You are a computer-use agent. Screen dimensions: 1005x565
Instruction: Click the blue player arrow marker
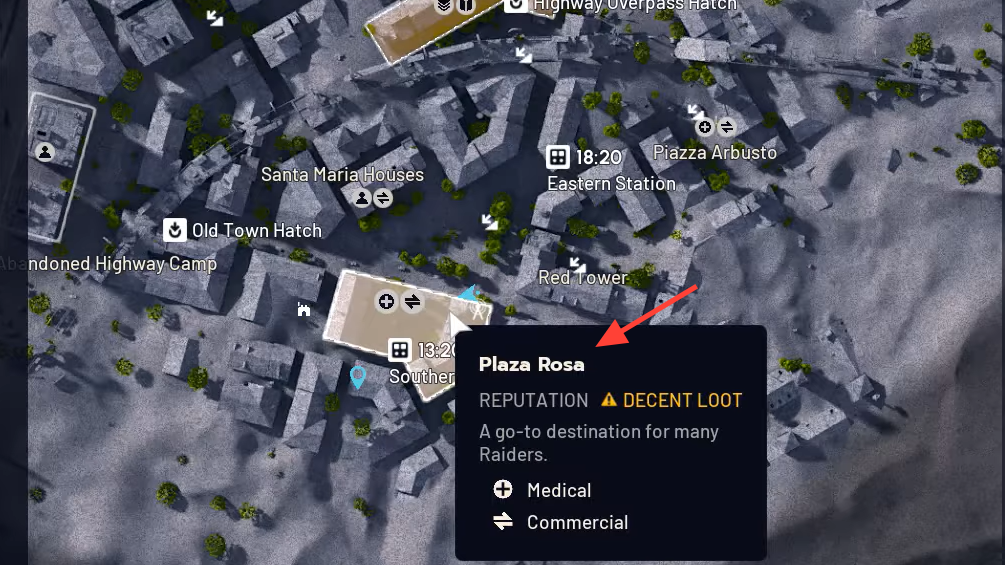469,294
